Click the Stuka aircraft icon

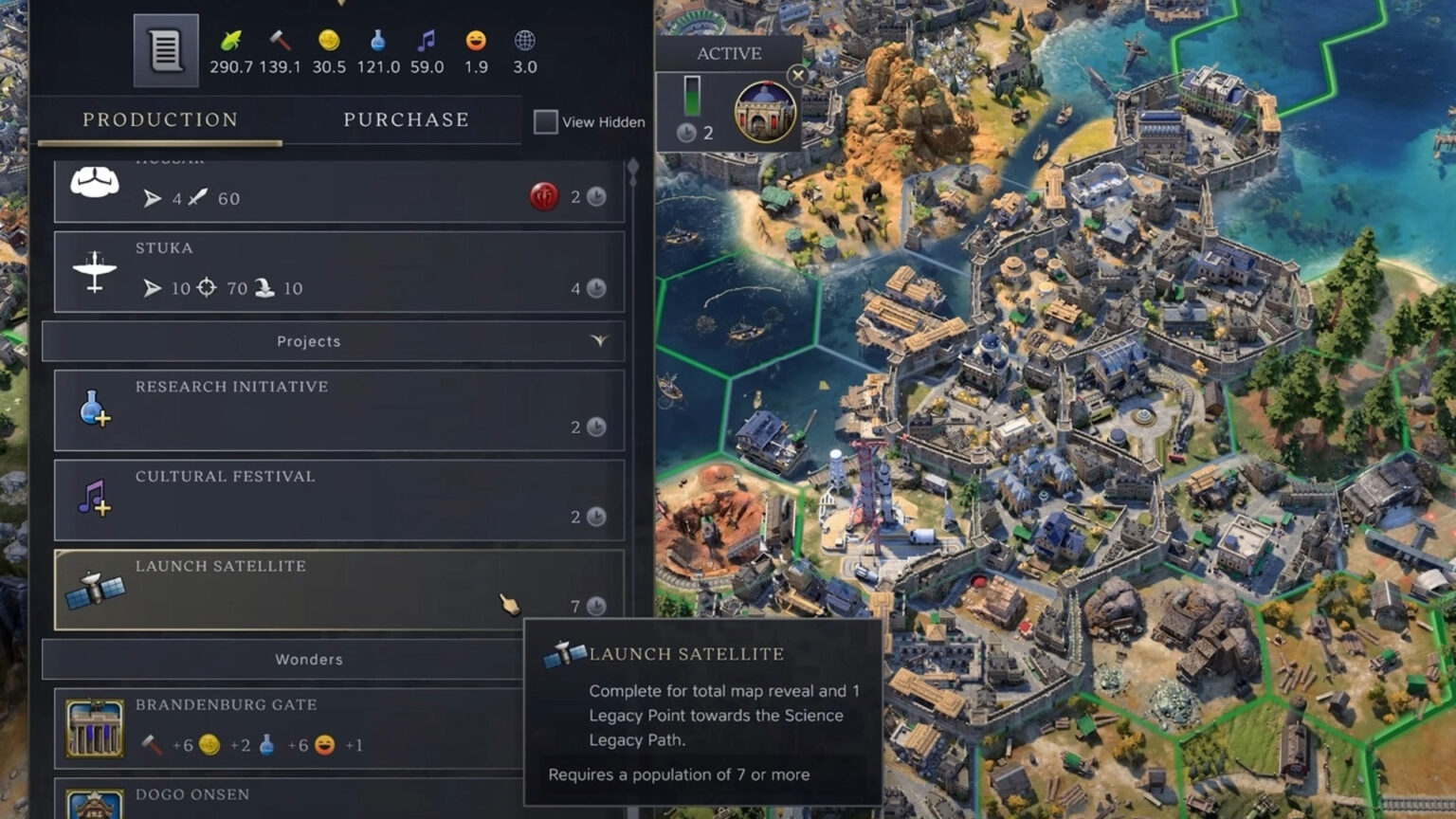click(x=94, y=270)
